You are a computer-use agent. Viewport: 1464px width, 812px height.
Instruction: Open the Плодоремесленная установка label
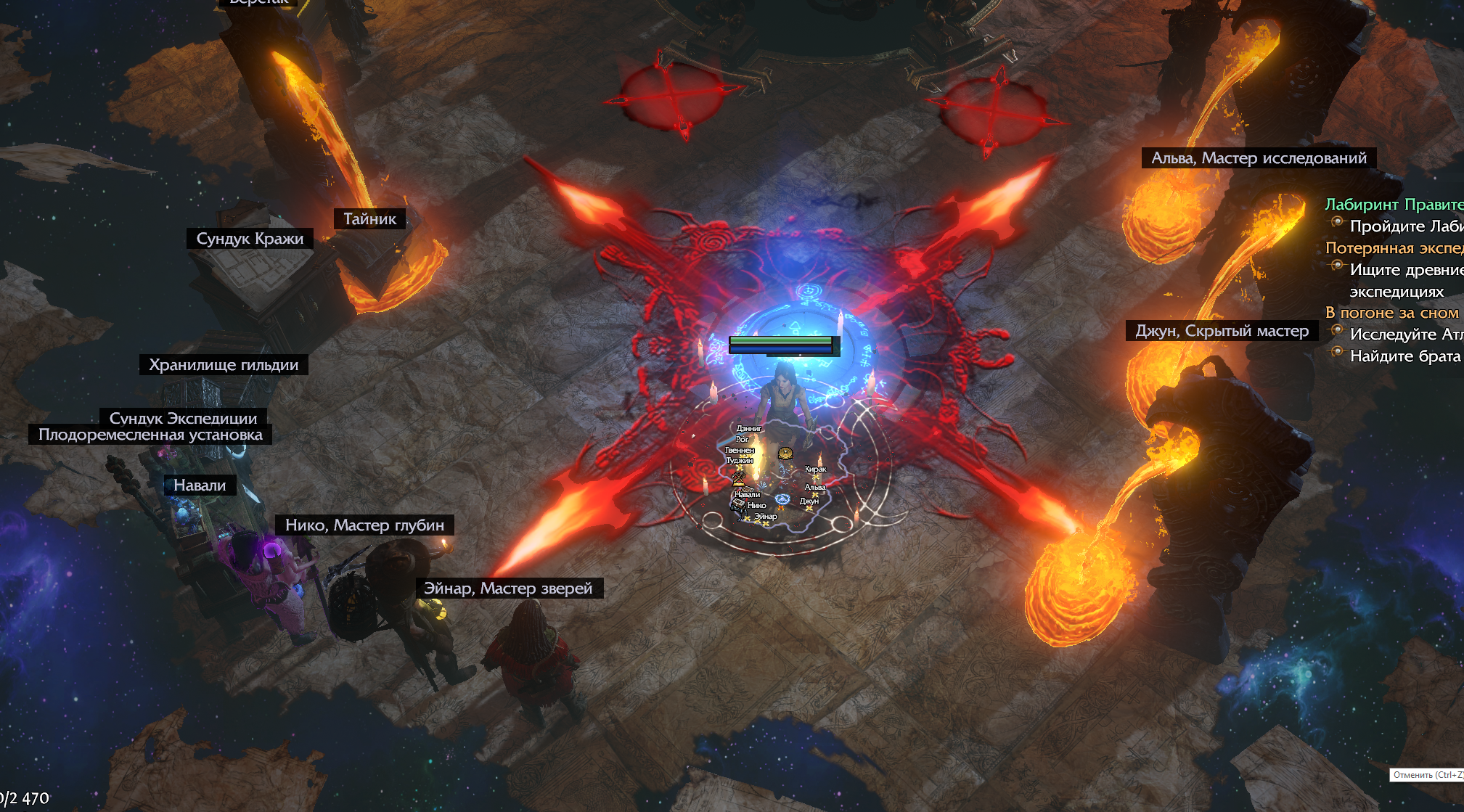coord(150,435)
